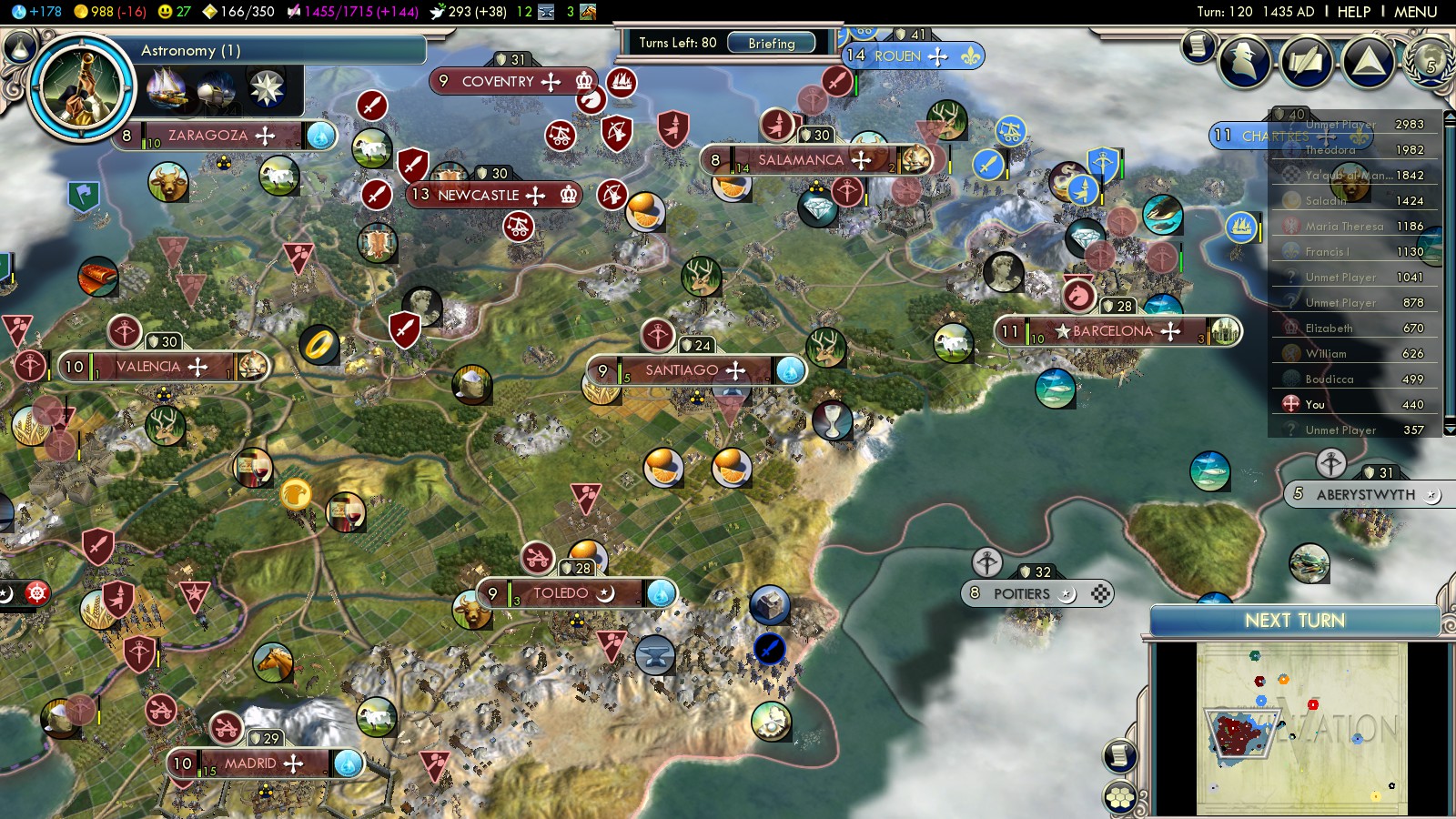Open the Madrid city banner
This screenshot has width=1456, height=819.
point(250,763)
